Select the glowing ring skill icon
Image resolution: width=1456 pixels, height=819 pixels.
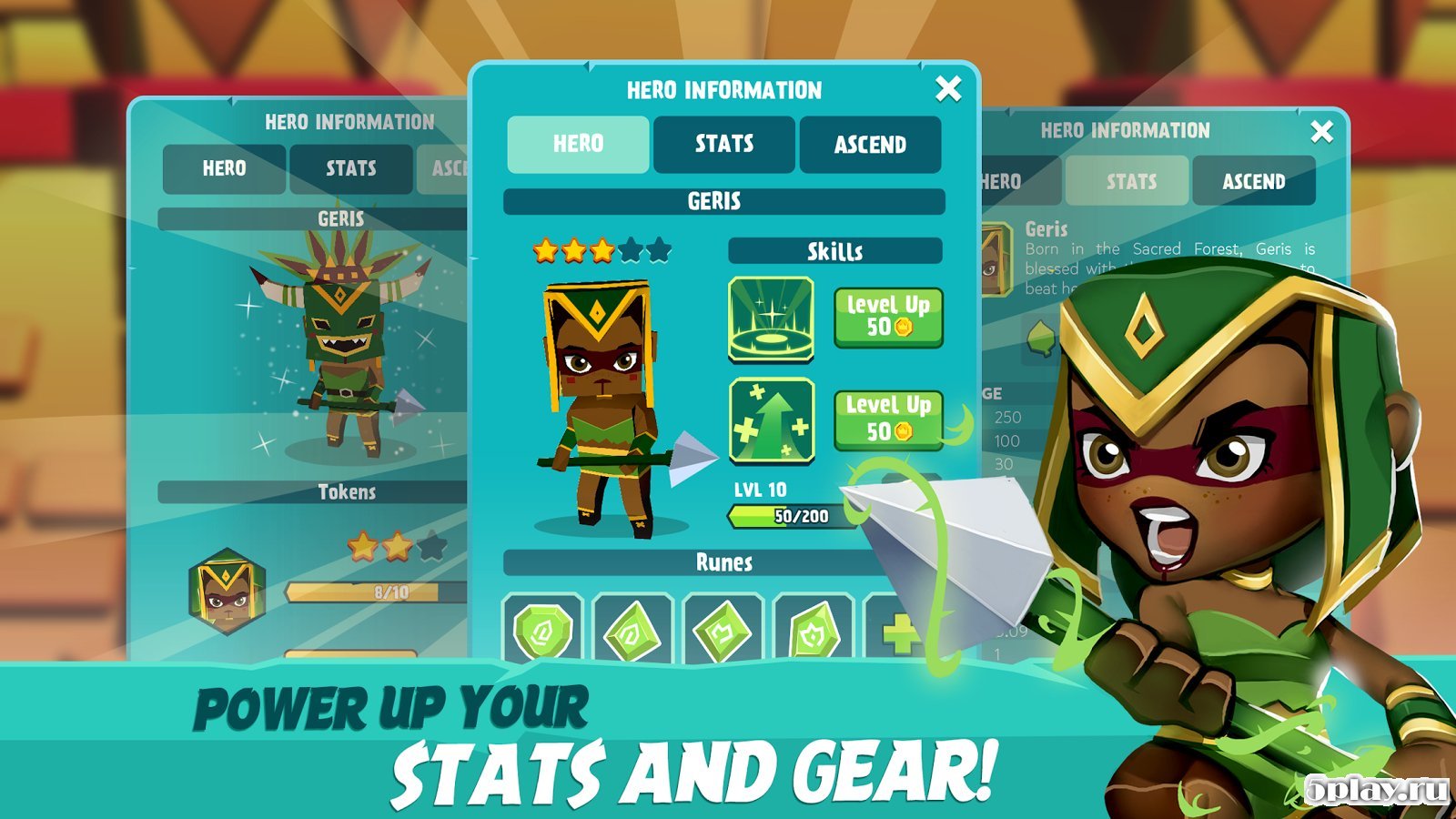click(772, 318)
